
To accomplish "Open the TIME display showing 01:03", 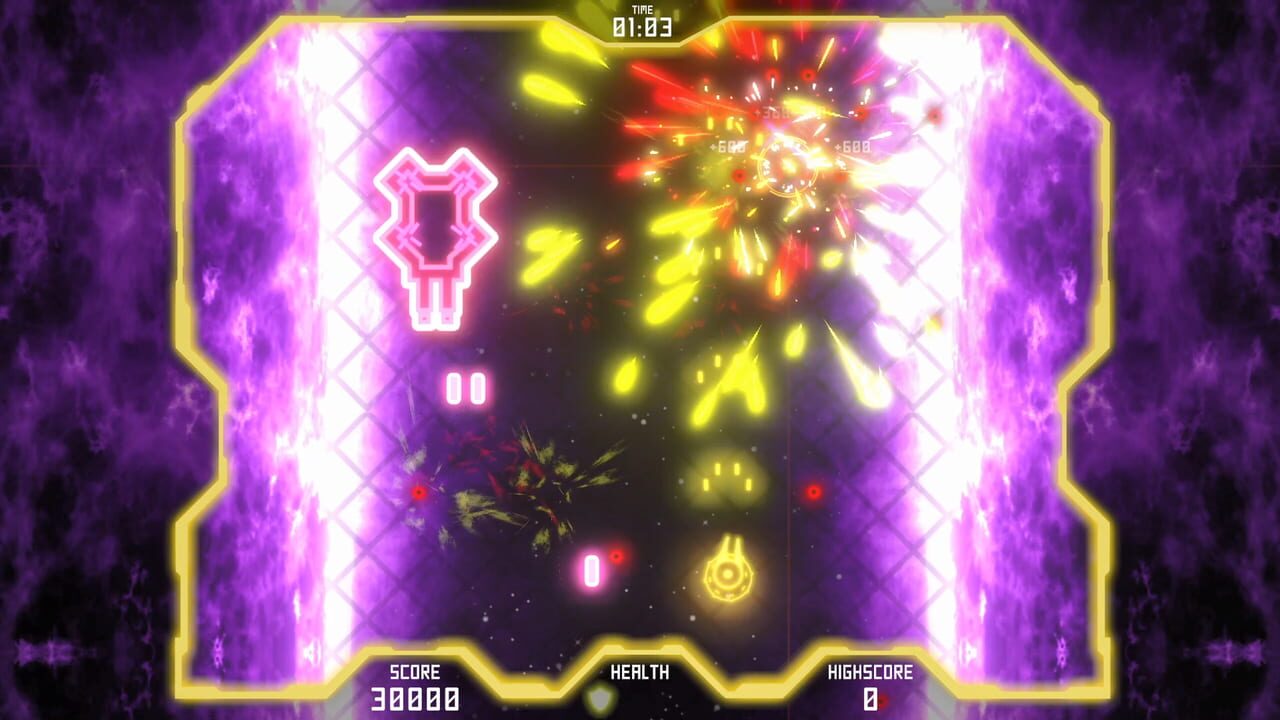I will point(638,29).
